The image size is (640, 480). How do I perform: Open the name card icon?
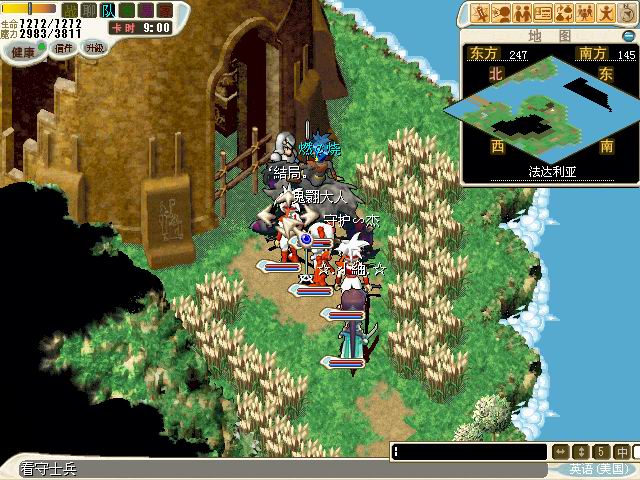pyautogui.click(x=543, y=13)
